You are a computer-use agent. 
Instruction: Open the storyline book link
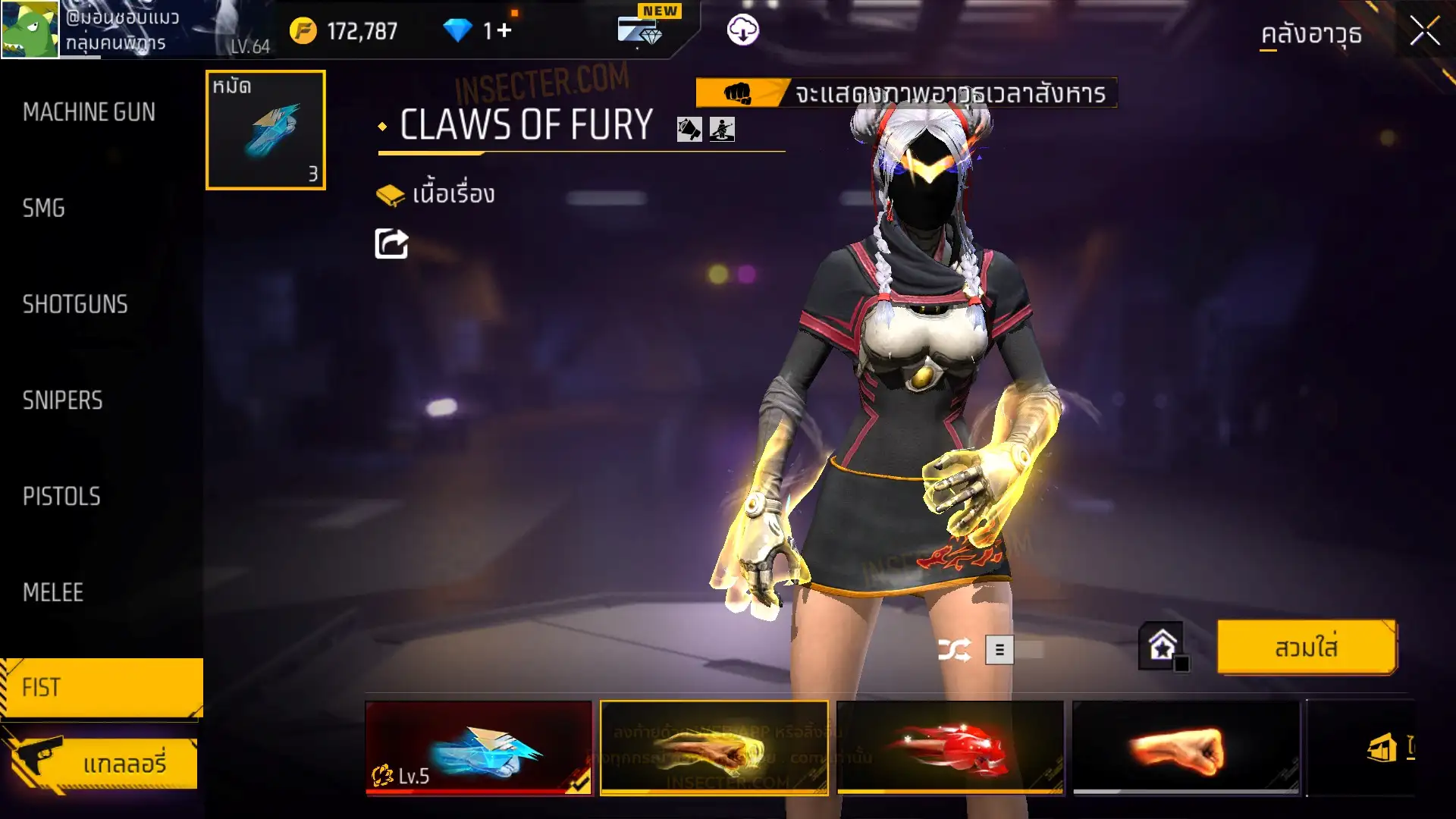[436, 194]
